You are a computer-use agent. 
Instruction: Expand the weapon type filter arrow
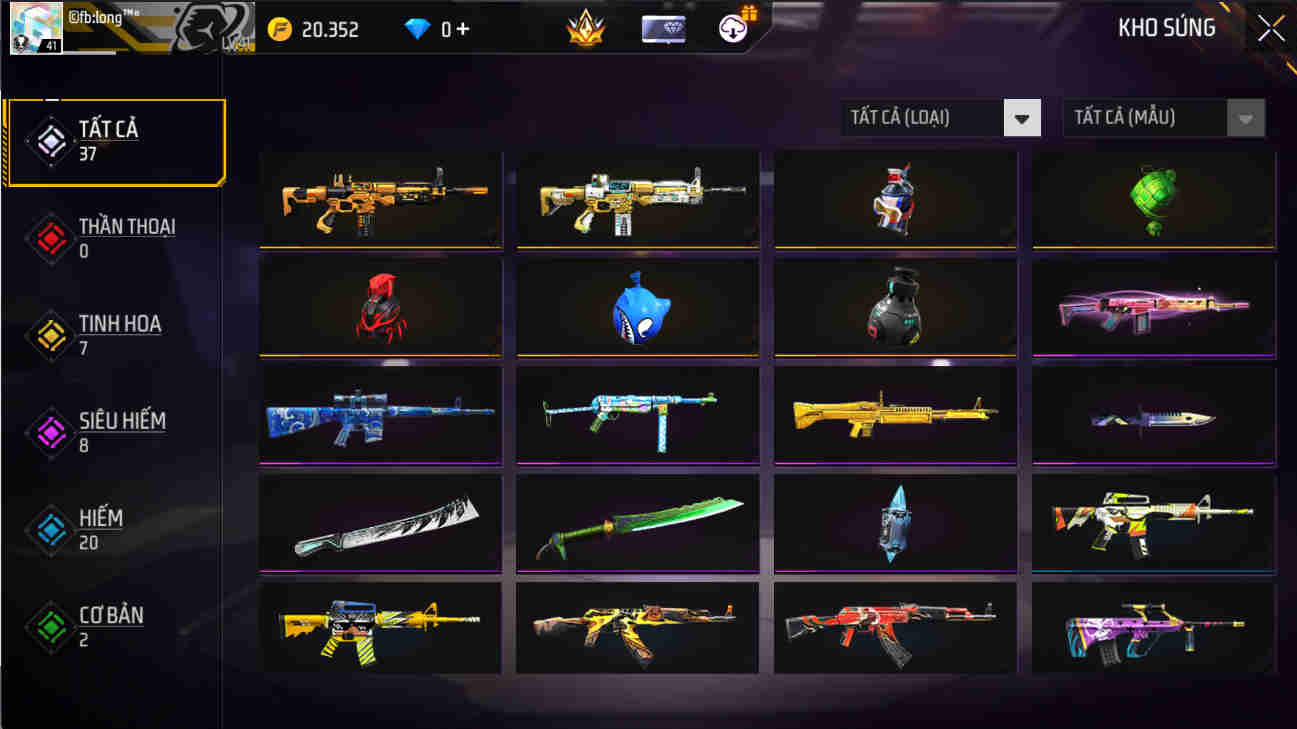click(x=1021, y=117)
